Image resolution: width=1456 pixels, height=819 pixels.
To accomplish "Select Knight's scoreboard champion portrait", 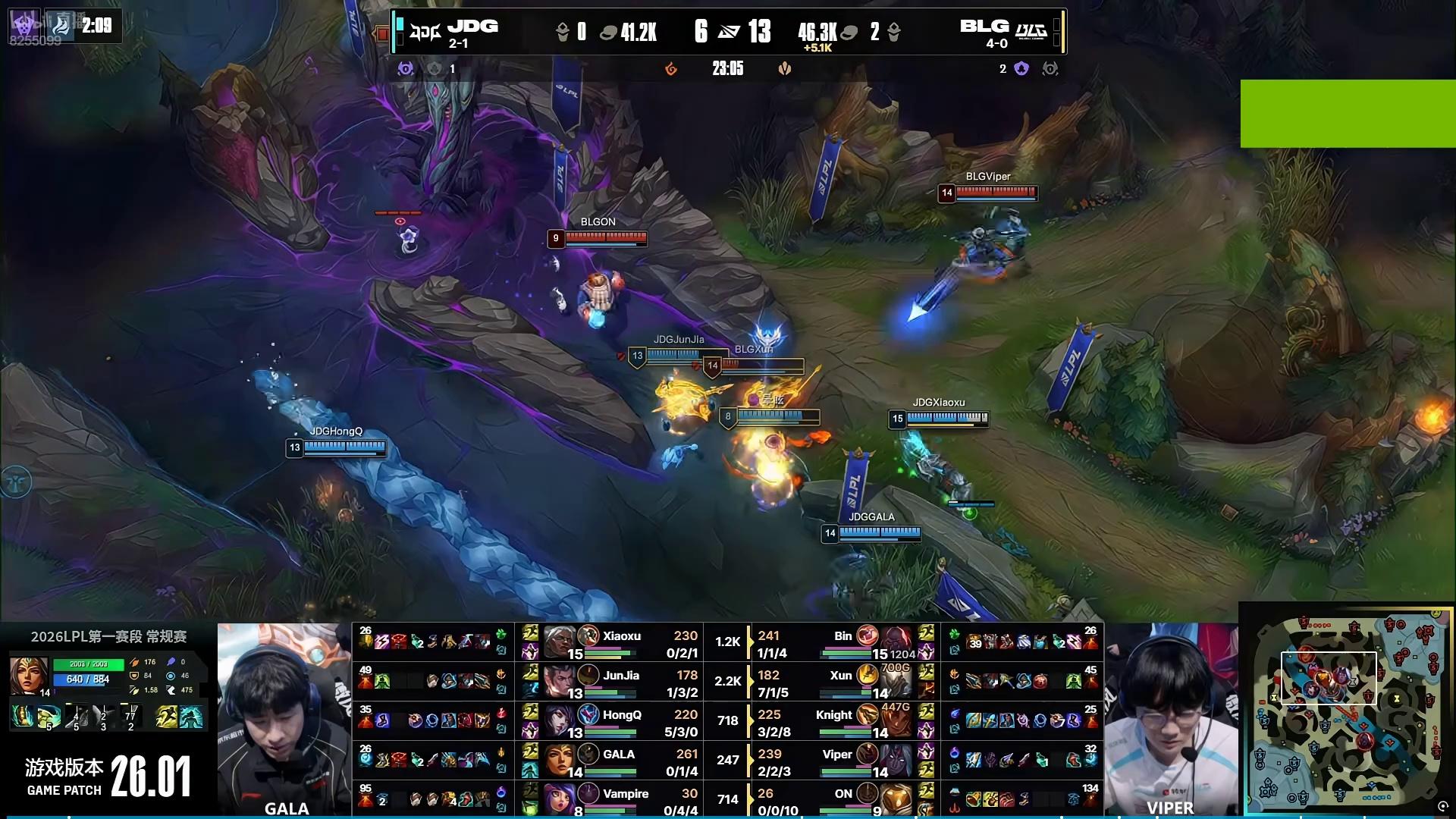I will tap(896, 721).
